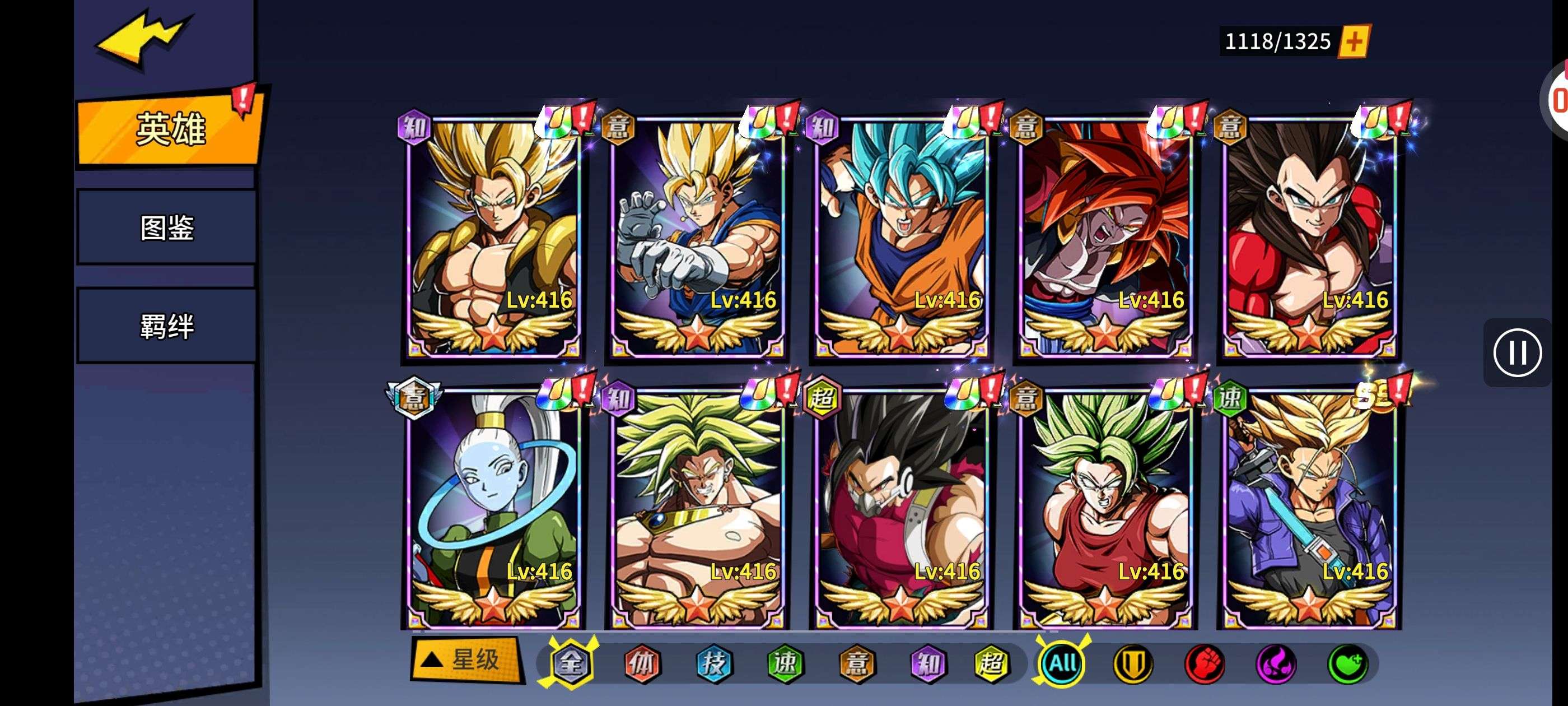Toggle the 星级 sort button
1568x706 pixels.
[467, 659]
